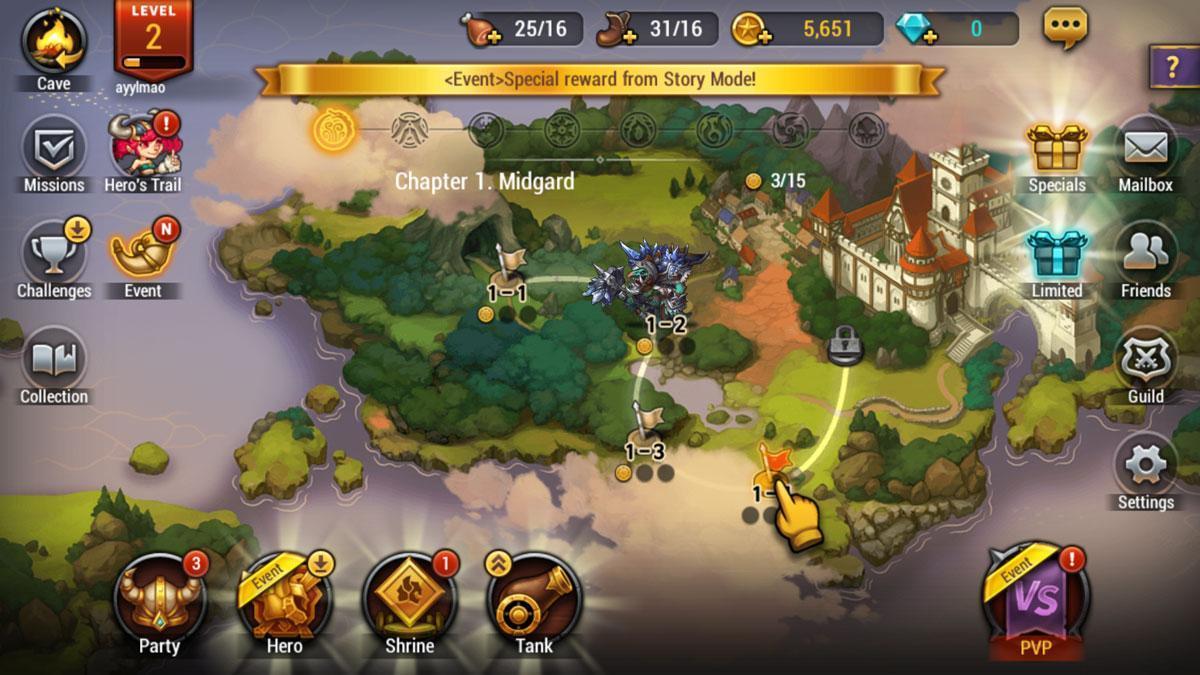Screen dimensions: 1200x675
Task: Select stage 1-3 on the map
Action: coord(647,432)
